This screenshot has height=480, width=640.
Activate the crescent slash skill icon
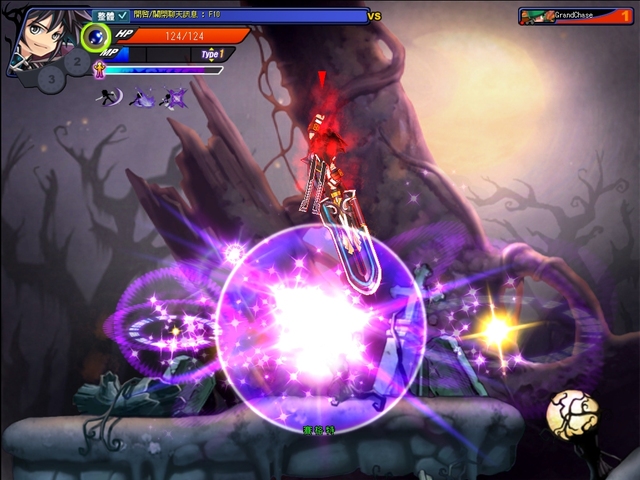(111, 97)
